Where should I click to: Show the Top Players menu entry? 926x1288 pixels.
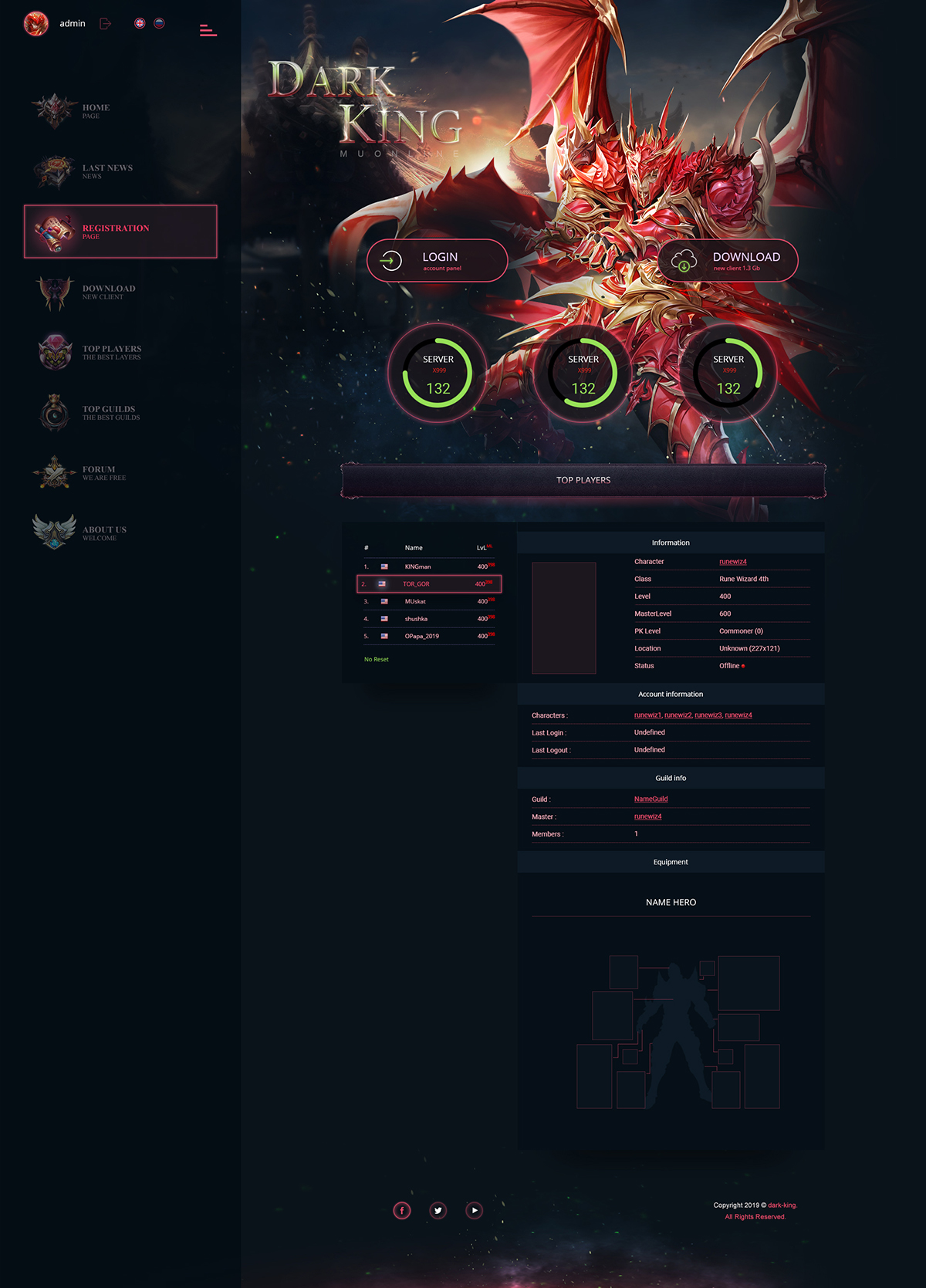pyautogui.click(x=111, y=352)
